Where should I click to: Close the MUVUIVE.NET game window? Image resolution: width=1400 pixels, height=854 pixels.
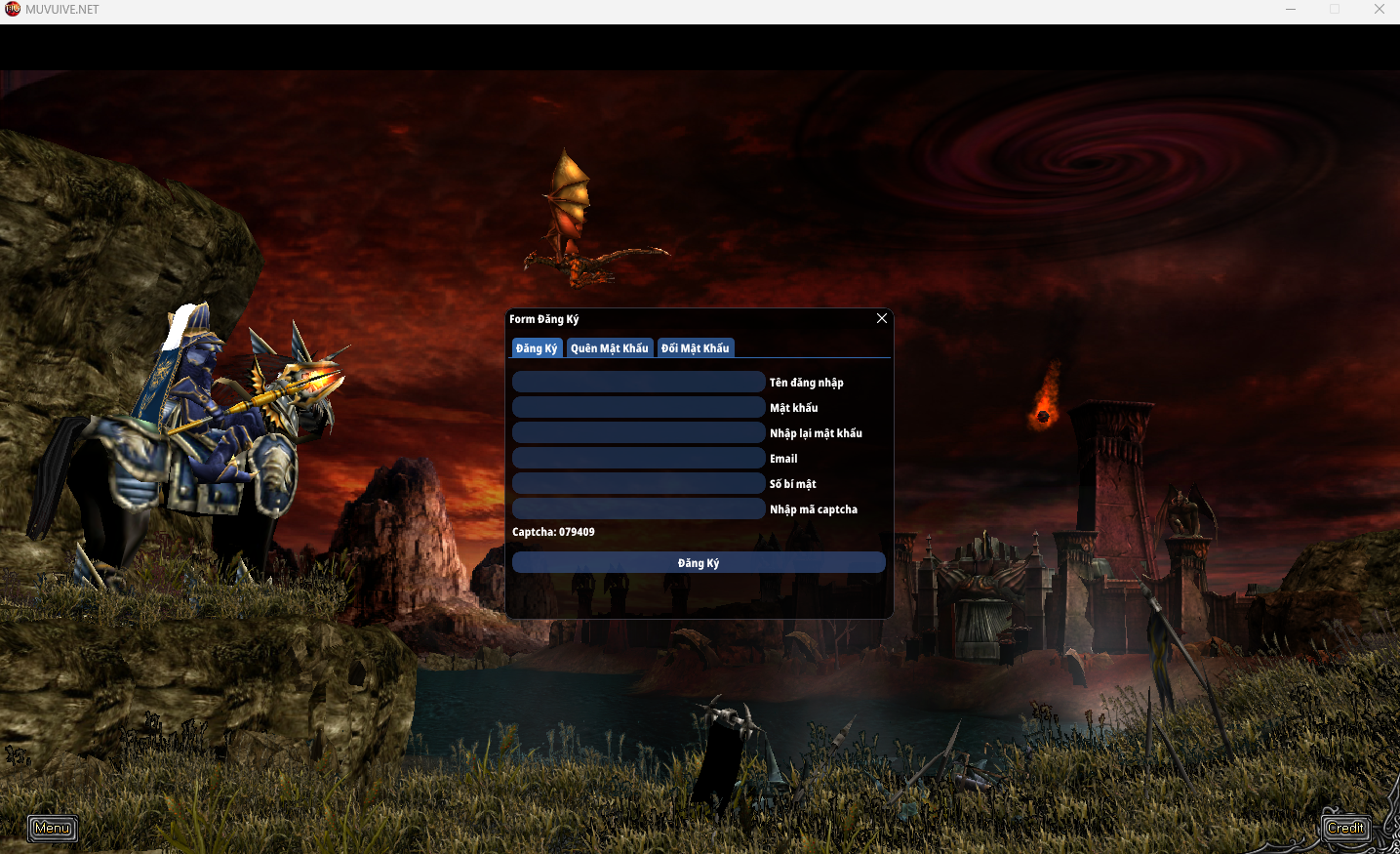[x=1379, y=10]
